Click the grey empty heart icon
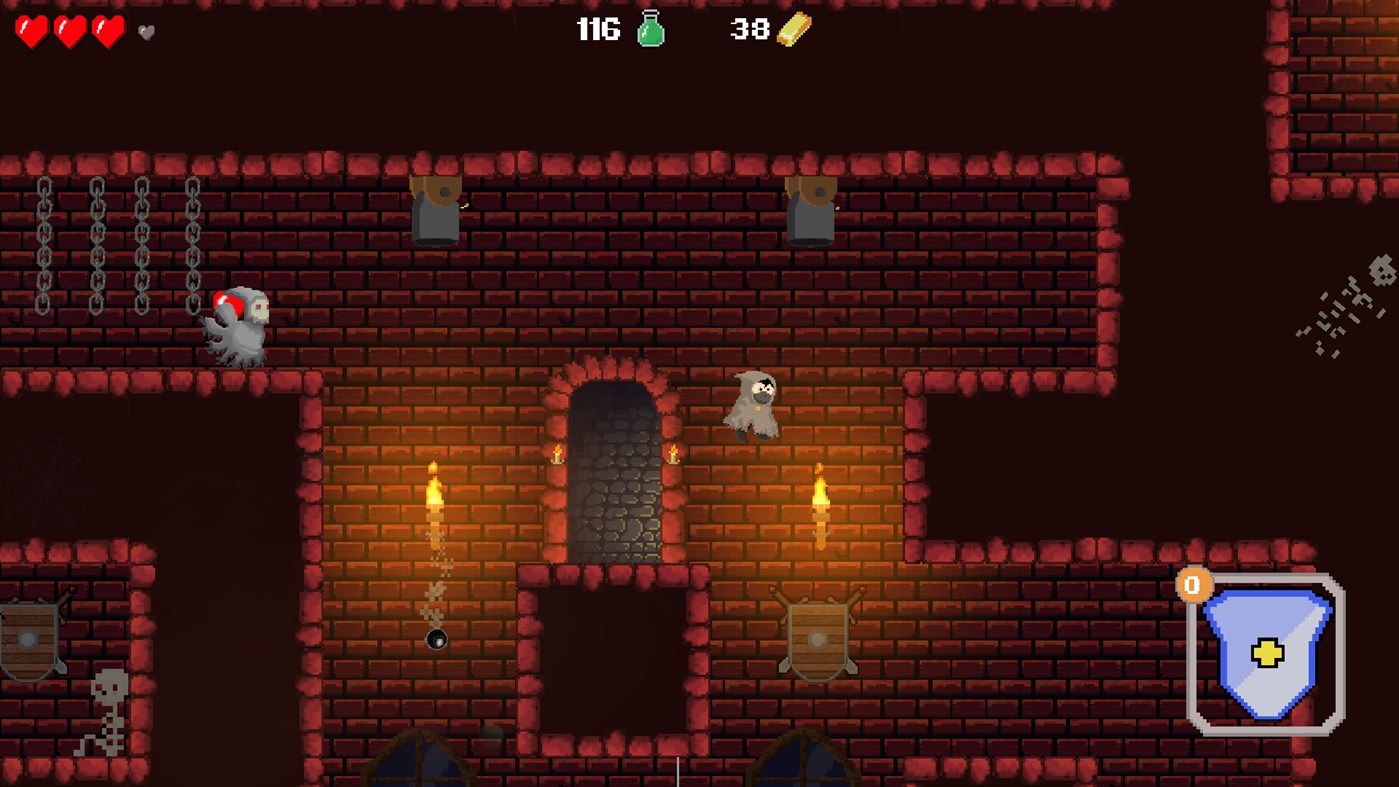Image resolution: width=1399 pixels, height=787 pixels. click(146, 33)
